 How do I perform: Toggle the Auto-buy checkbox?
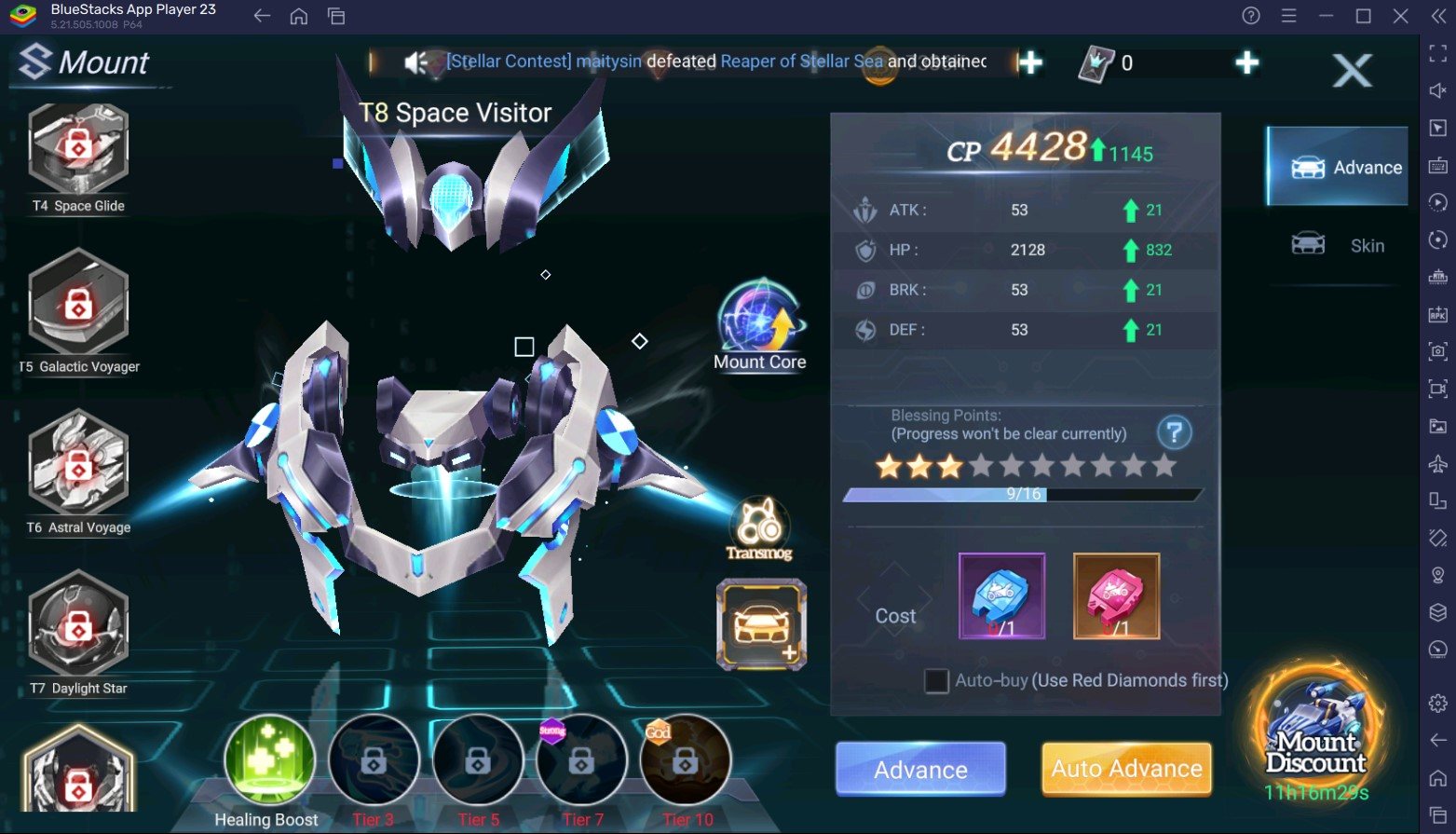tap(936, 680)
